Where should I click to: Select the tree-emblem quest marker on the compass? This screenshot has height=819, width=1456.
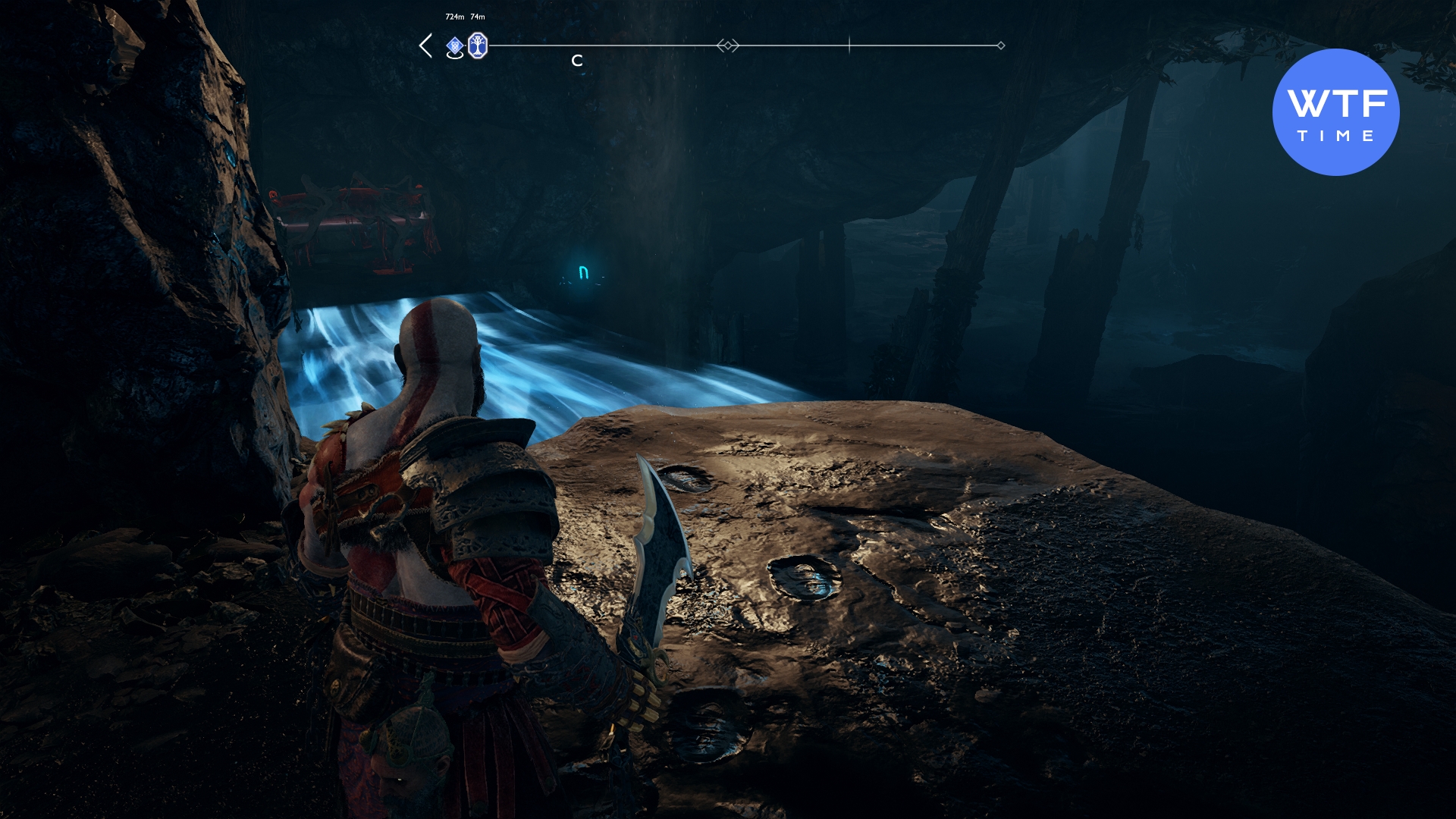click(x=477, y=45)
